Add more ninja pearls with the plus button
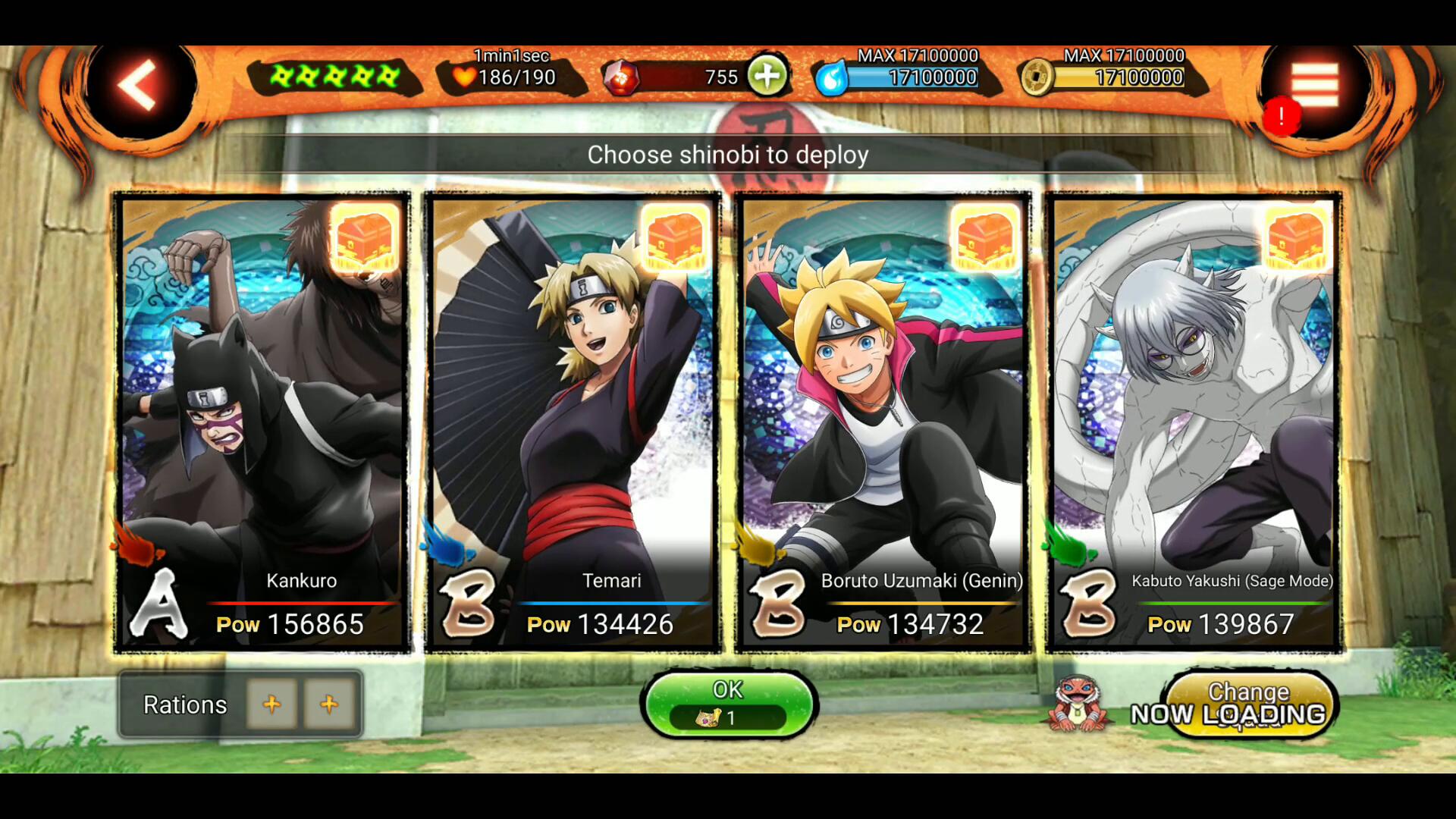This screenshot has width=1456, height=819. [x=767, y=77]
